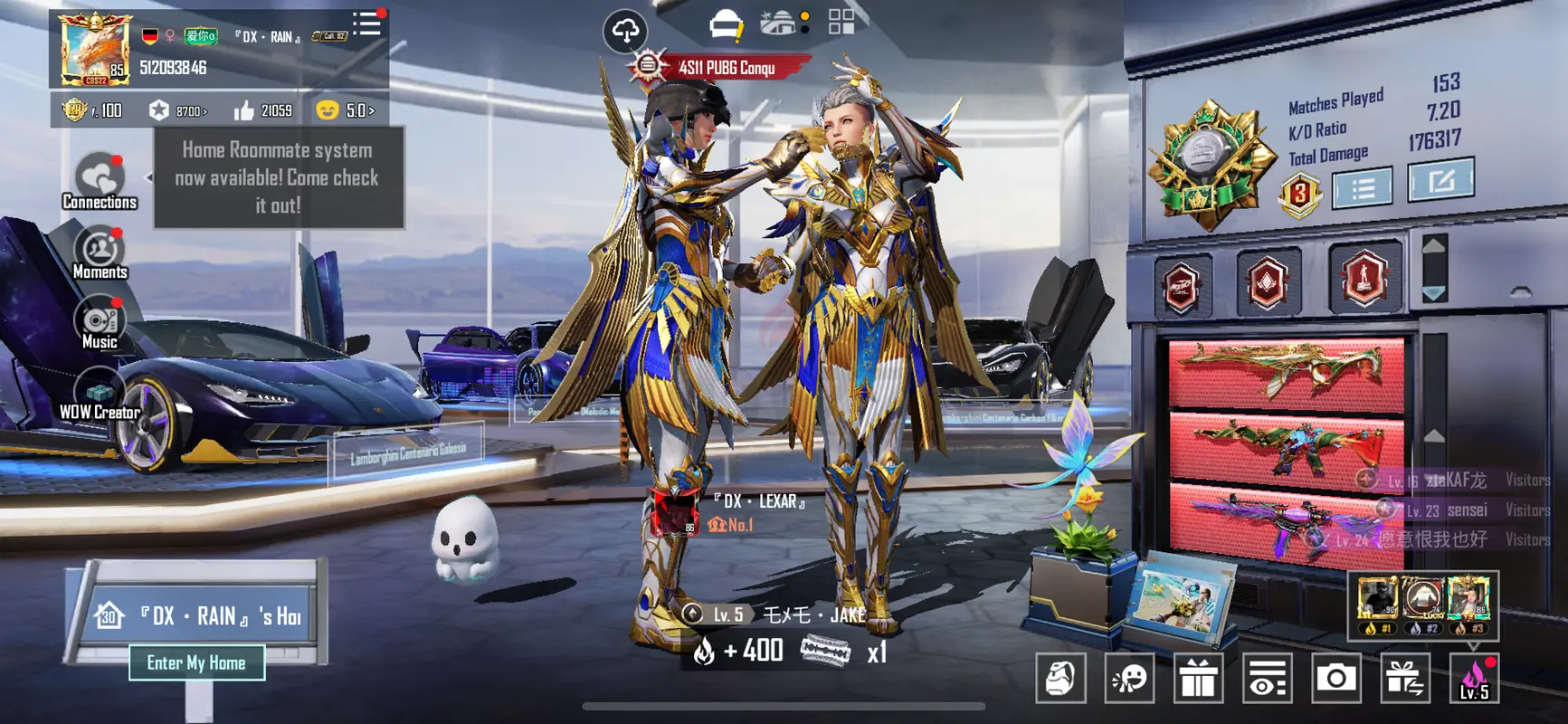View the top three visitors ranking
The image size is (1568, 724).
pos(1422,605)
